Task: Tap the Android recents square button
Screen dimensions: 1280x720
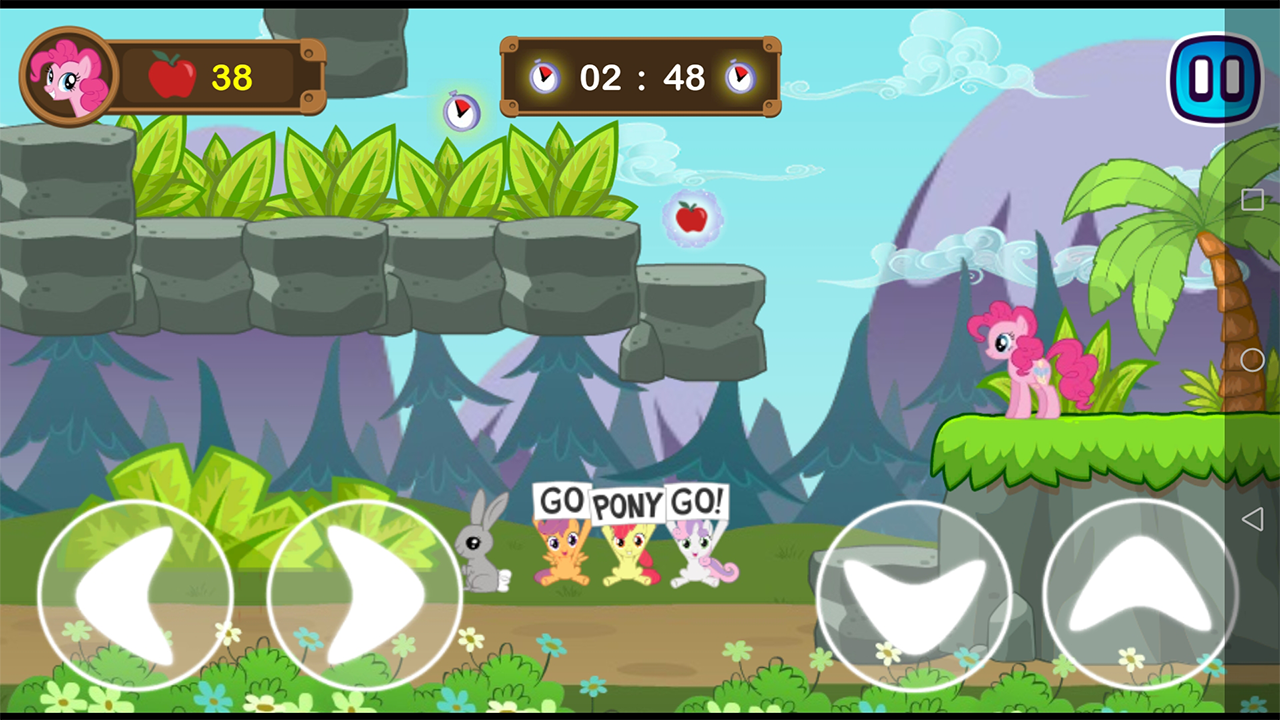Action: (x=1253, y=200)
